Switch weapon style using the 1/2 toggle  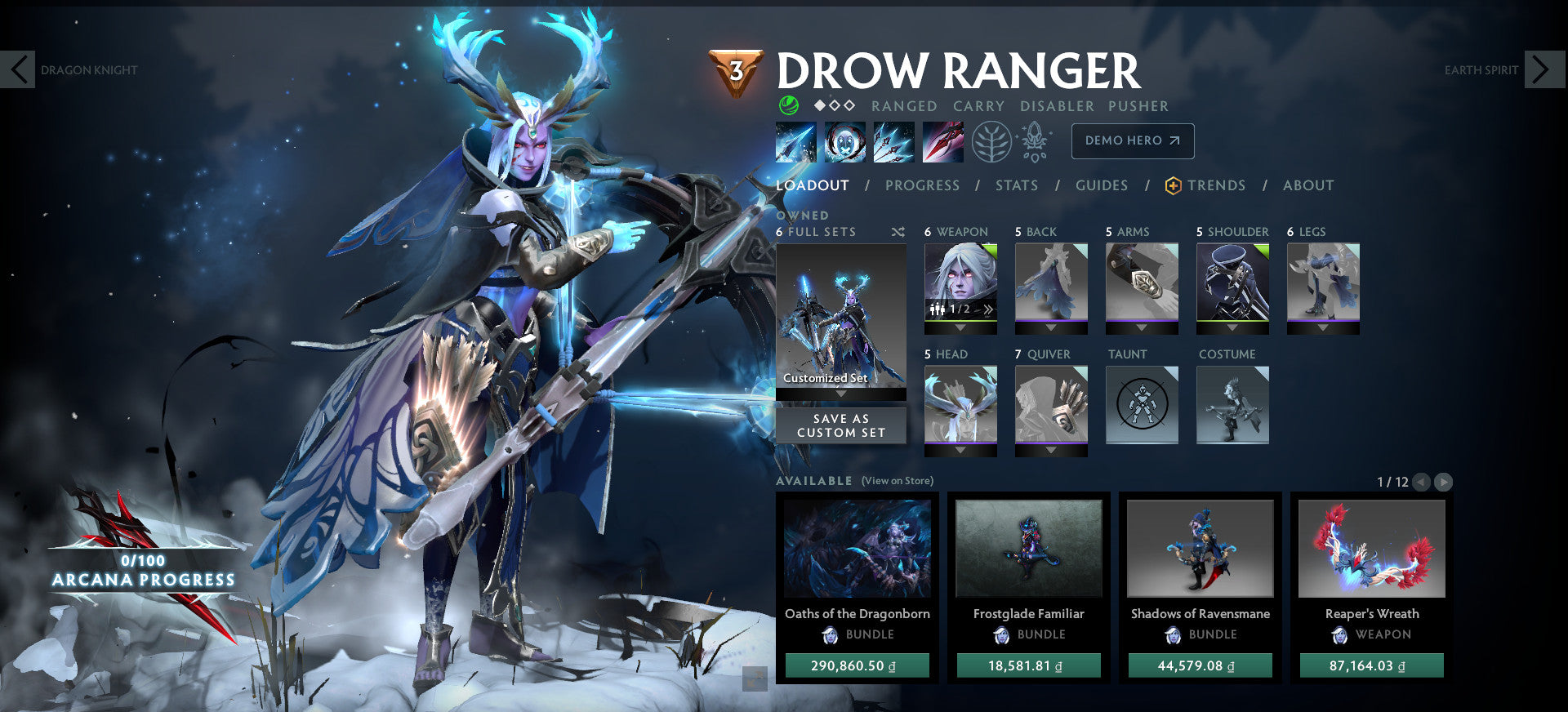(x=960, y=309)
